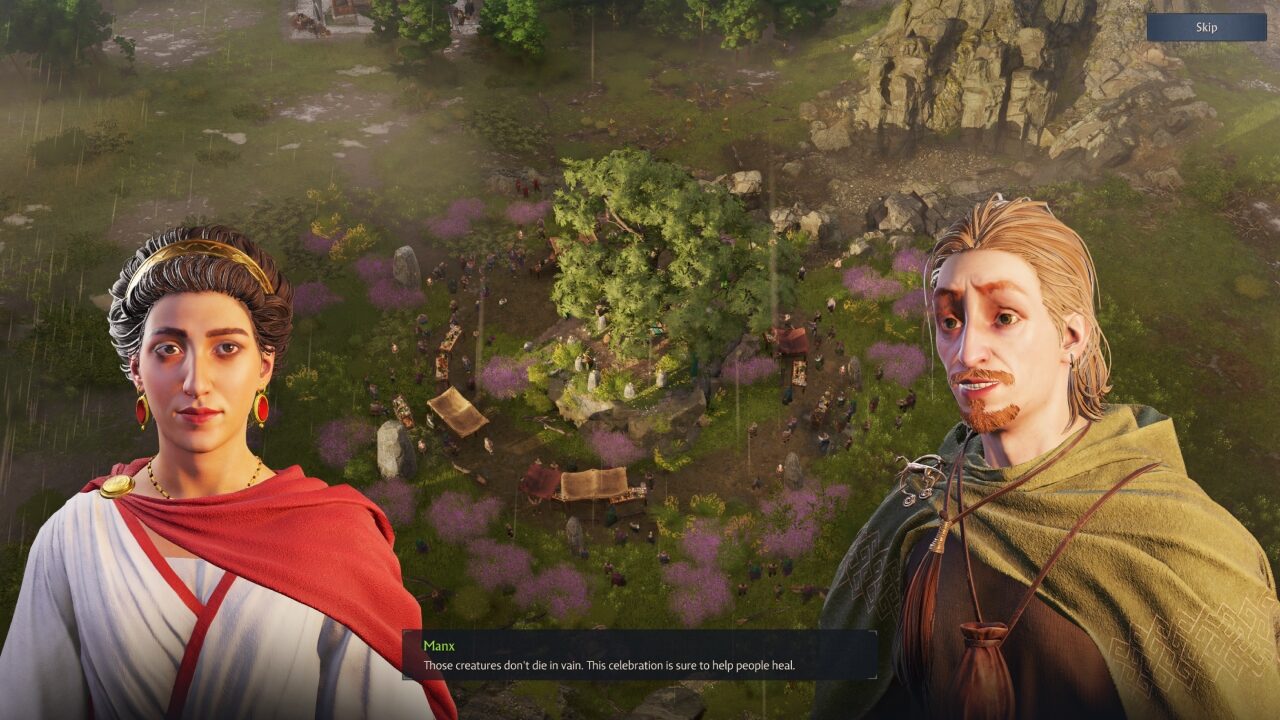Click Manx's name in the dialogue box
Screen dimensions: 1280x720
pos(439,645)
